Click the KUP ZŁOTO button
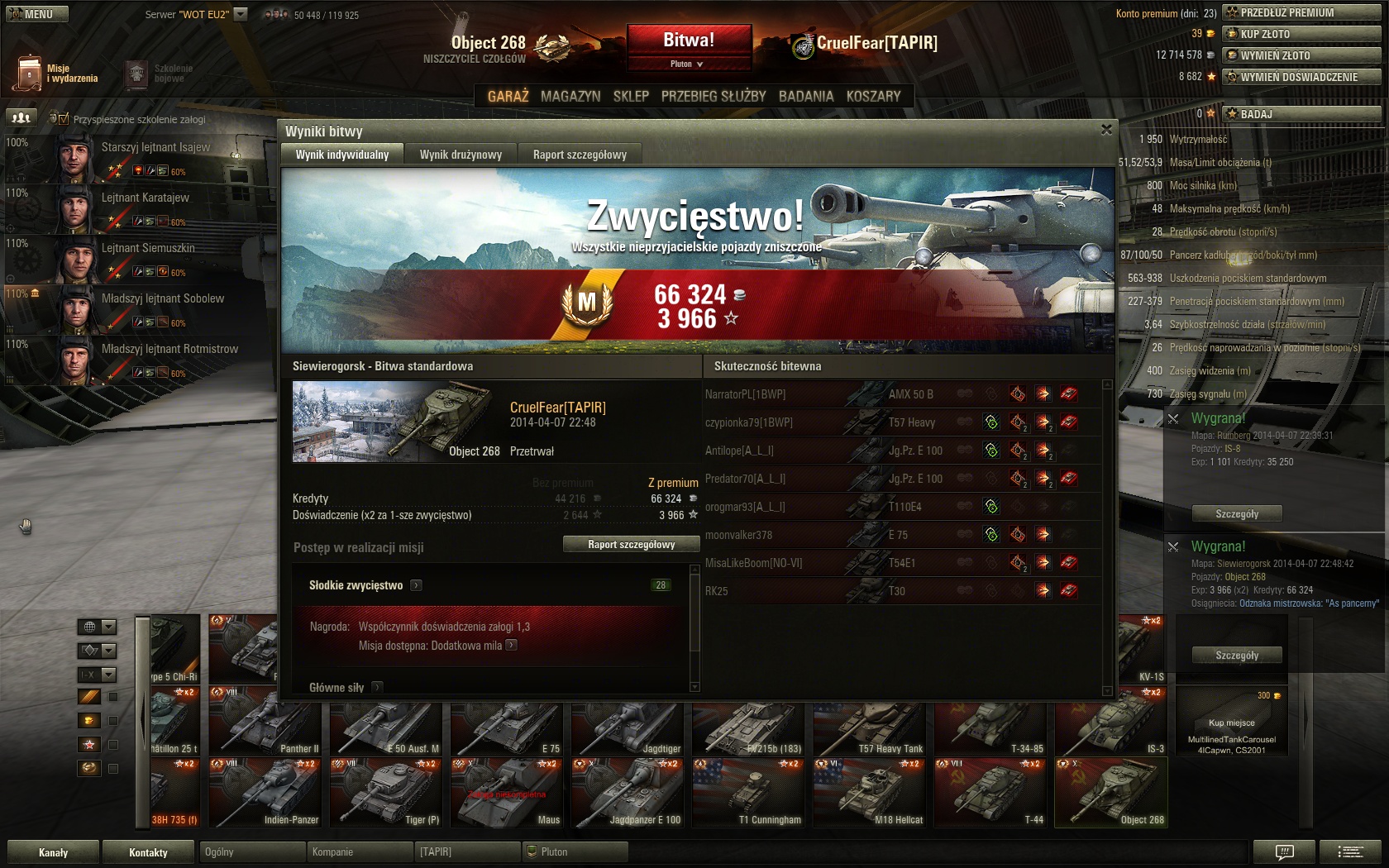 pos(1301,34)
